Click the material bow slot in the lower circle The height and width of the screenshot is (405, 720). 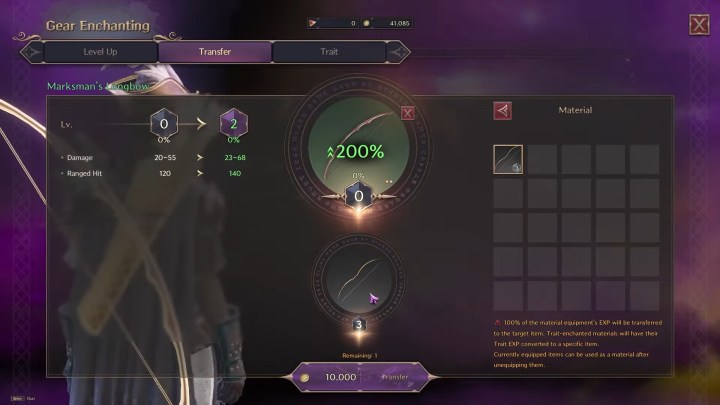coord(359,277)
